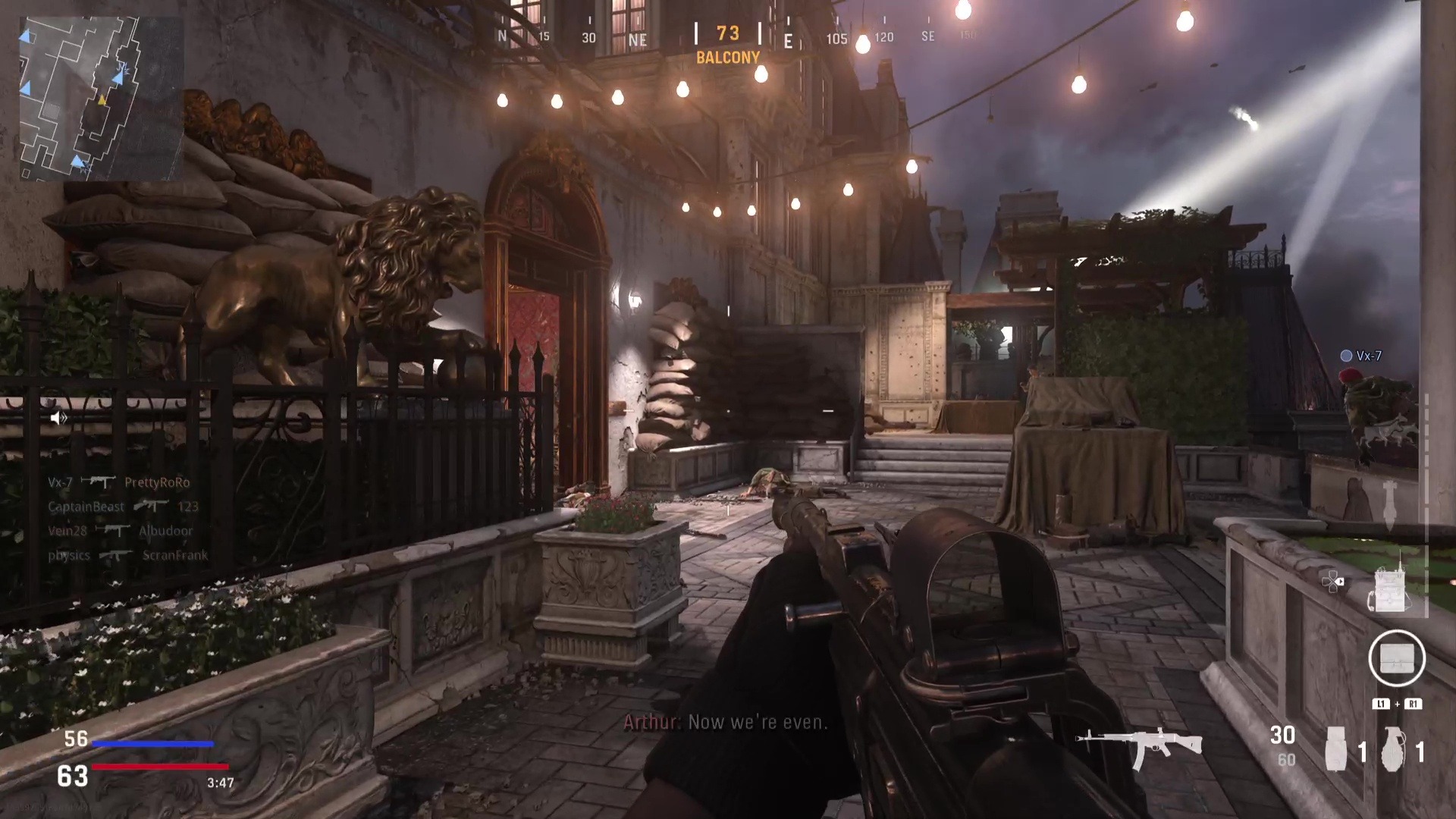The width and height of the screenshot is (1456, 819).
Task: Click the physics ScranFrank kill feed entry
Action: 127,555
